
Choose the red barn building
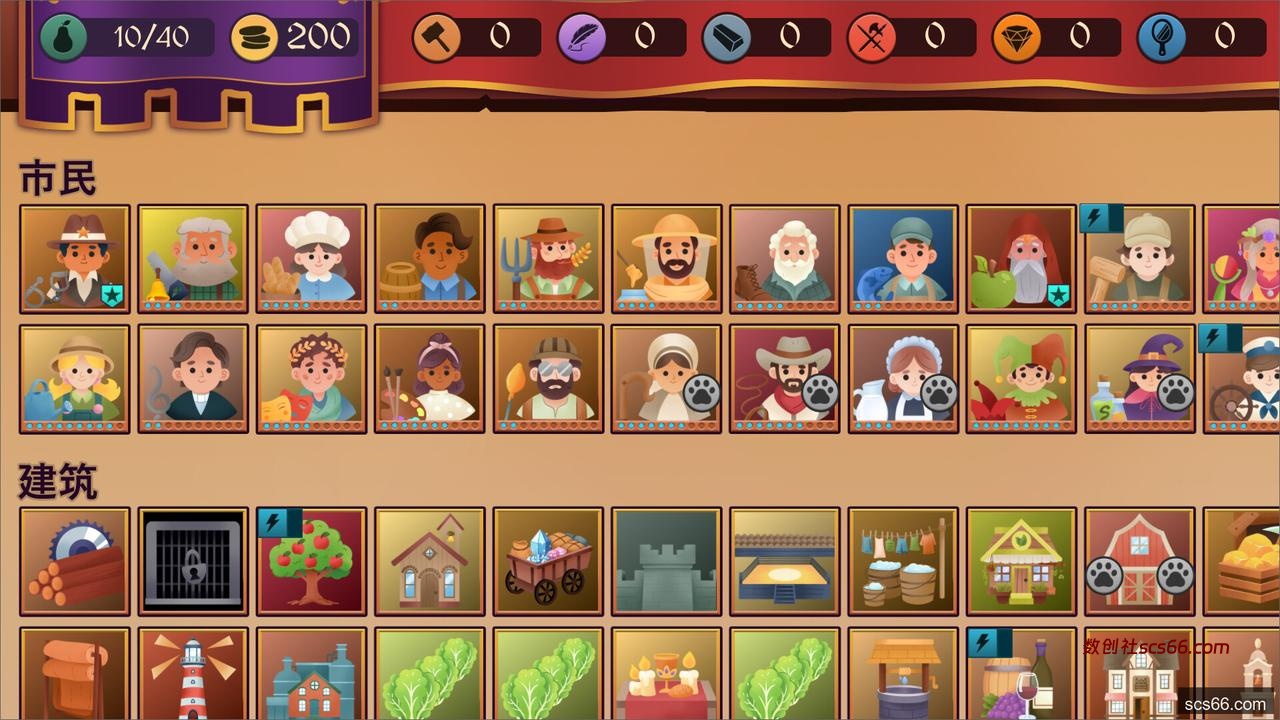(1140, 562)
